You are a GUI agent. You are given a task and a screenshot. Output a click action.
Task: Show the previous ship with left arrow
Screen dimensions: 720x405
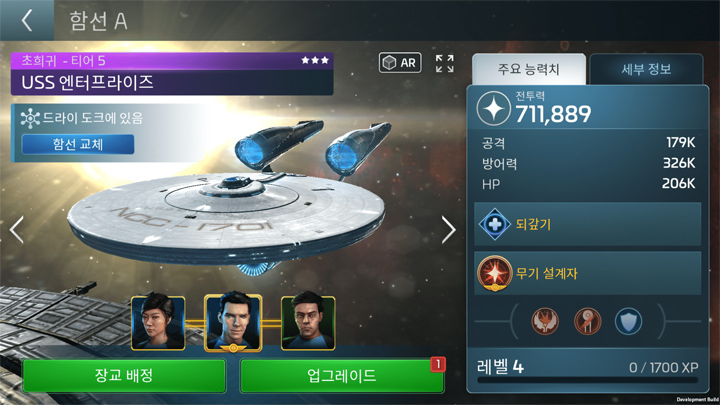click(16, 229)
